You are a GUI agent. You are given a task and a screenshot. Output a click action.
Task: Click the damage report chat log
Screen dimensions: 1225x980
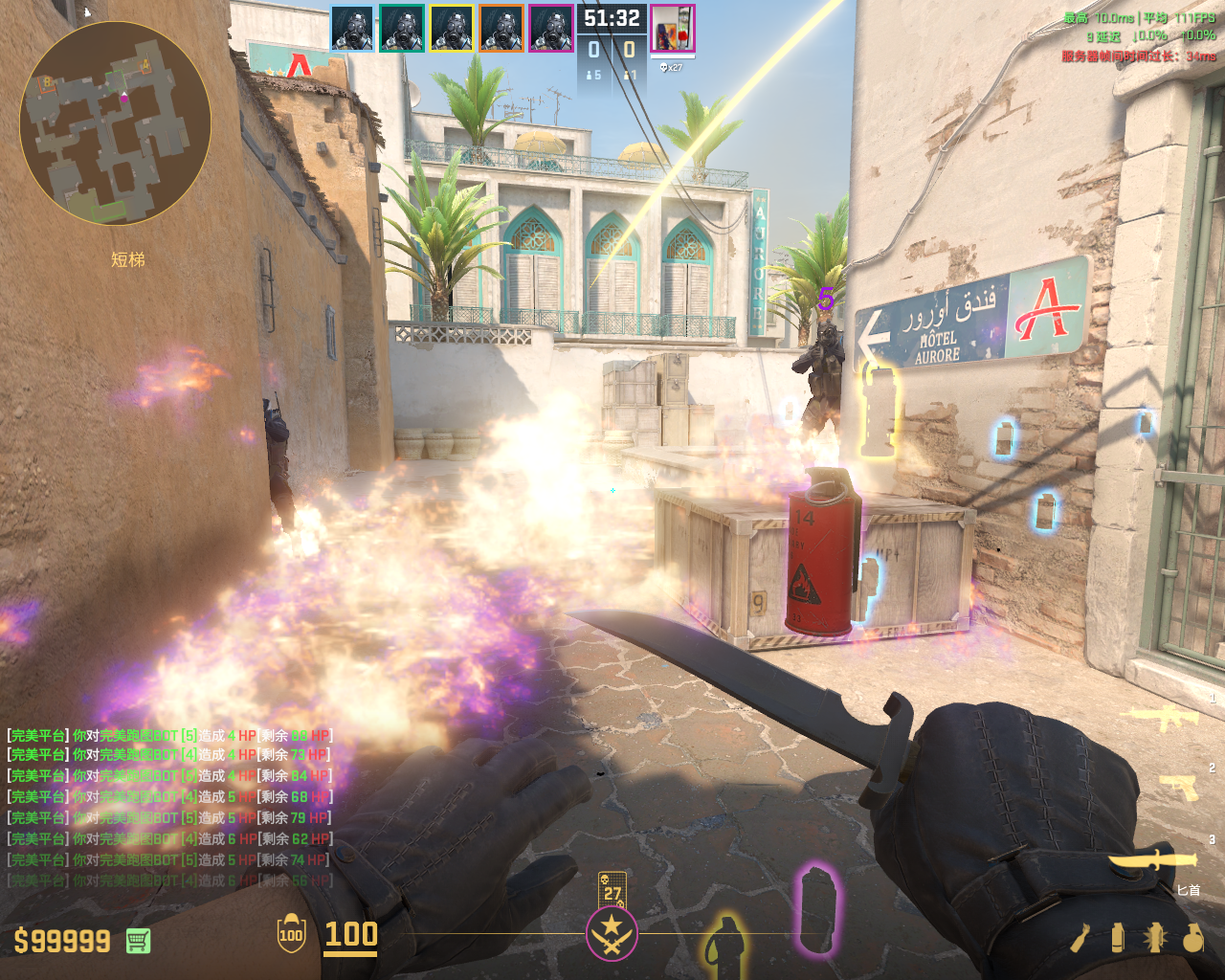(x=169, y=808)
